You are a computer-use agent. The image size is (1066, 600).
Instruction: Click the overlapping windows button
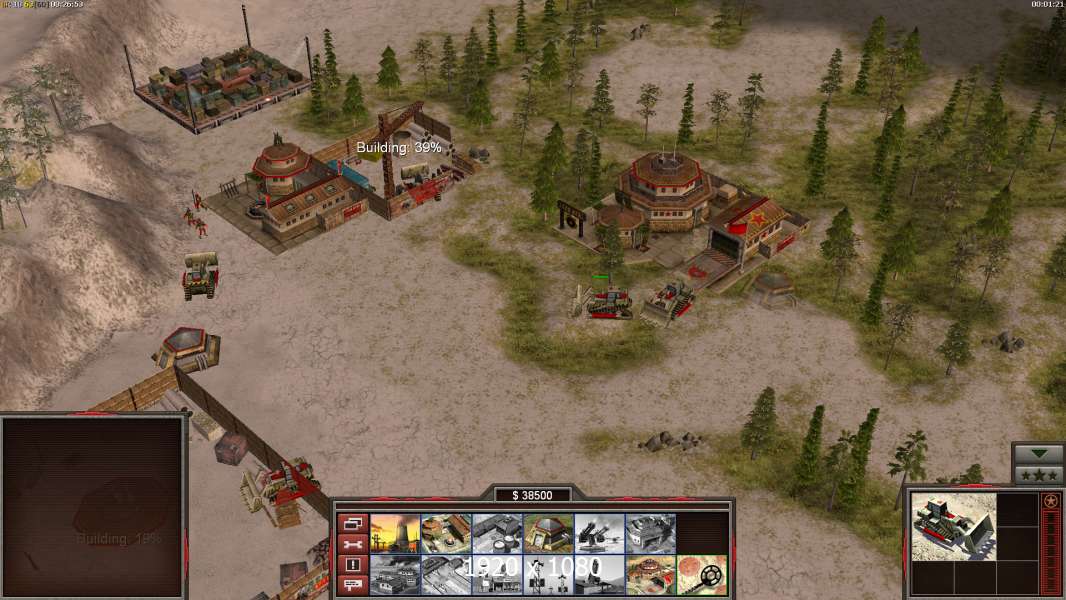tap(352, 523)
